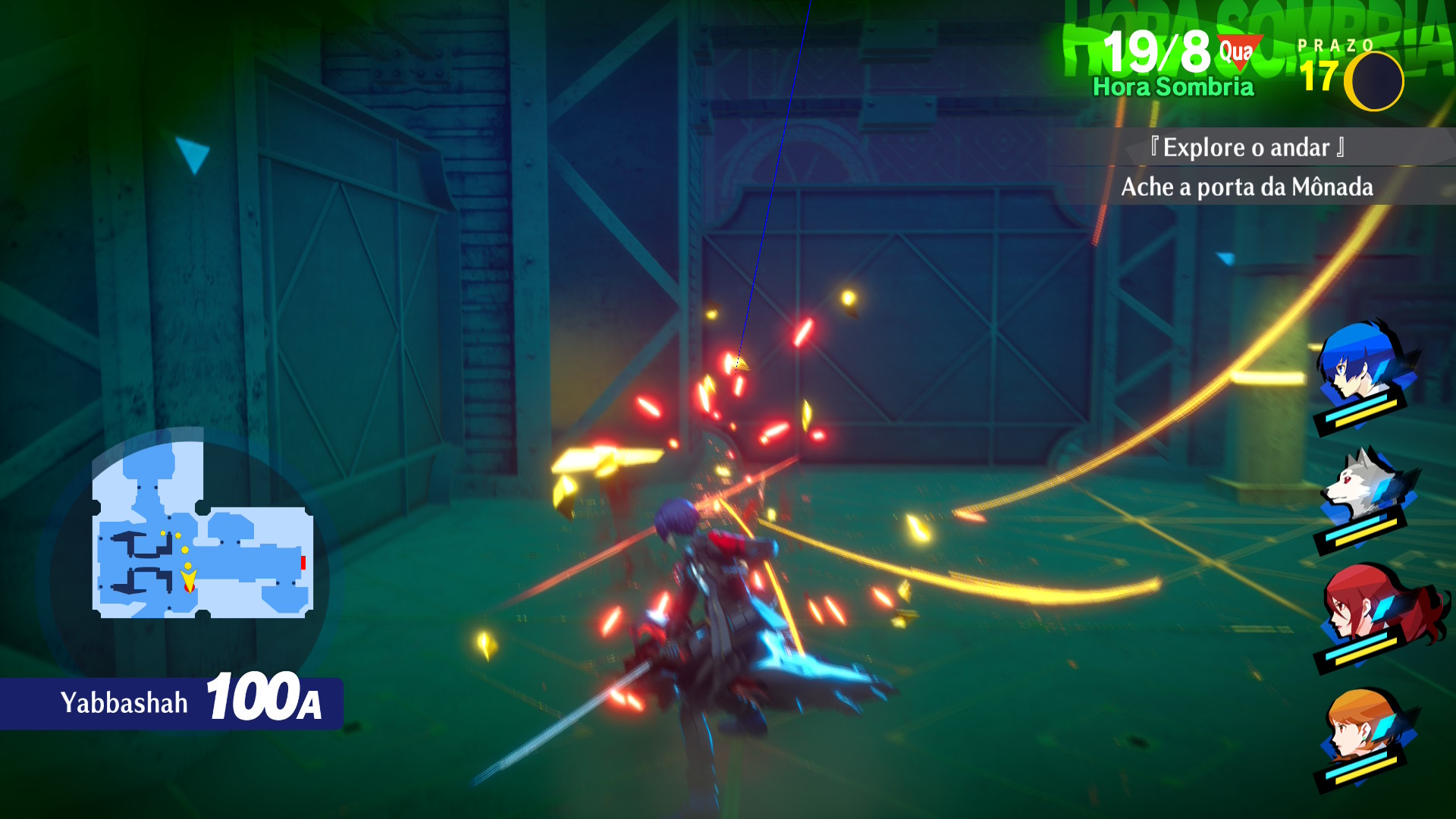Click the red exit marker on minimap
The height and width of the screenshot is (819, 1456).
[x=303, y=563]
